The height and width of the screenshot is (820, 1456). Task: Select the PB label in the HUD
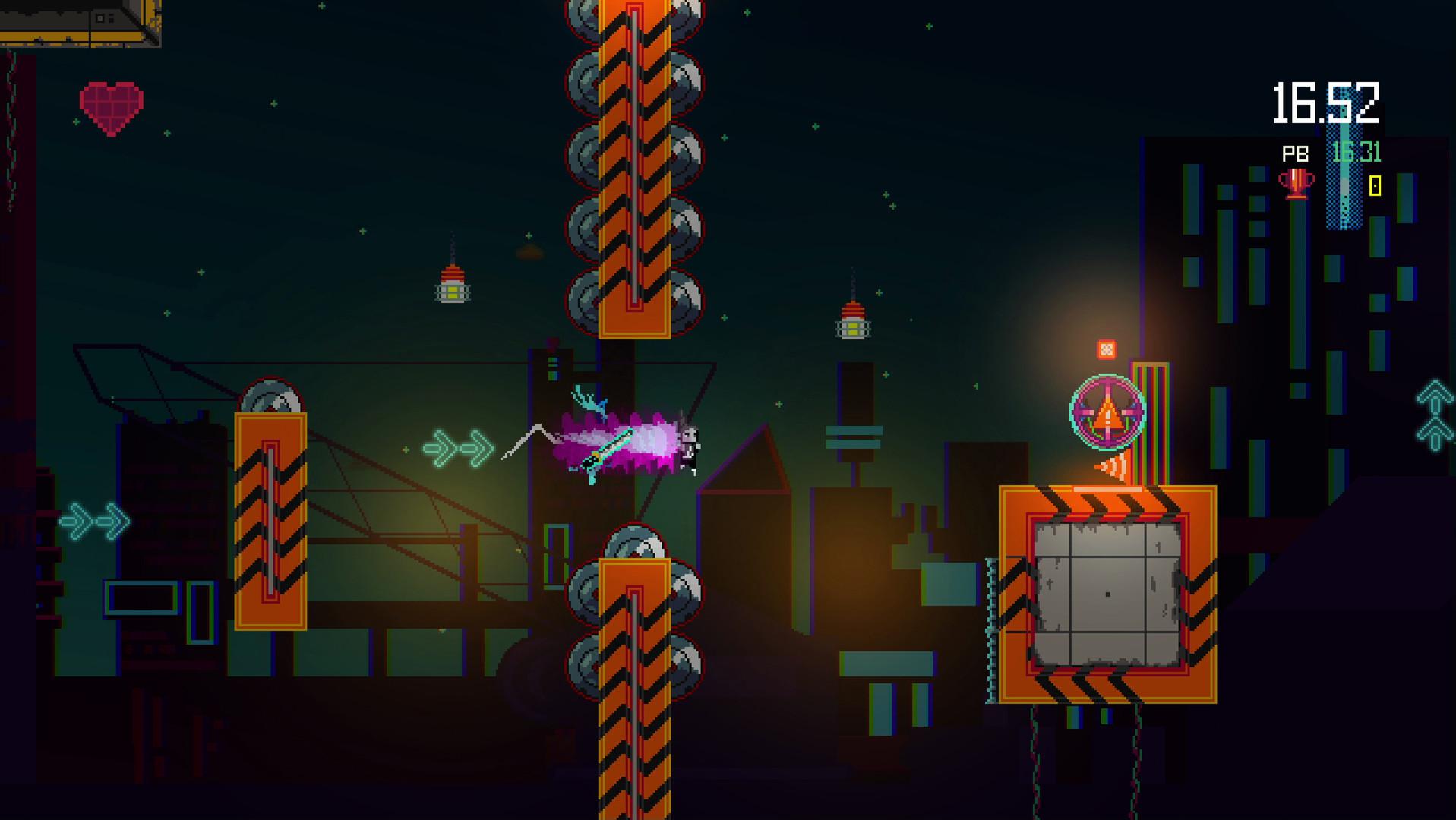[x=1296, y=154]
